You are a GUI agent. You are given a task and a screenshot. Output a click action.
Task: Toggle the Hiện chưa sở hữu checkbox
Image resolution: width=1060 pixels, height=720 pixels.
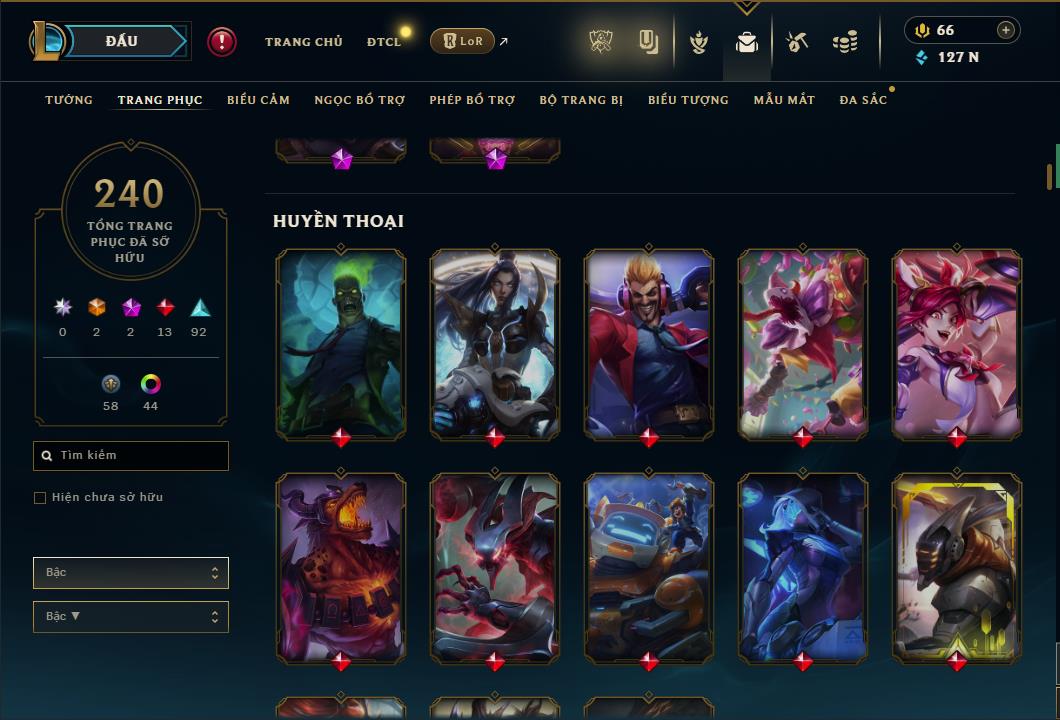click(x=40, y=498)
